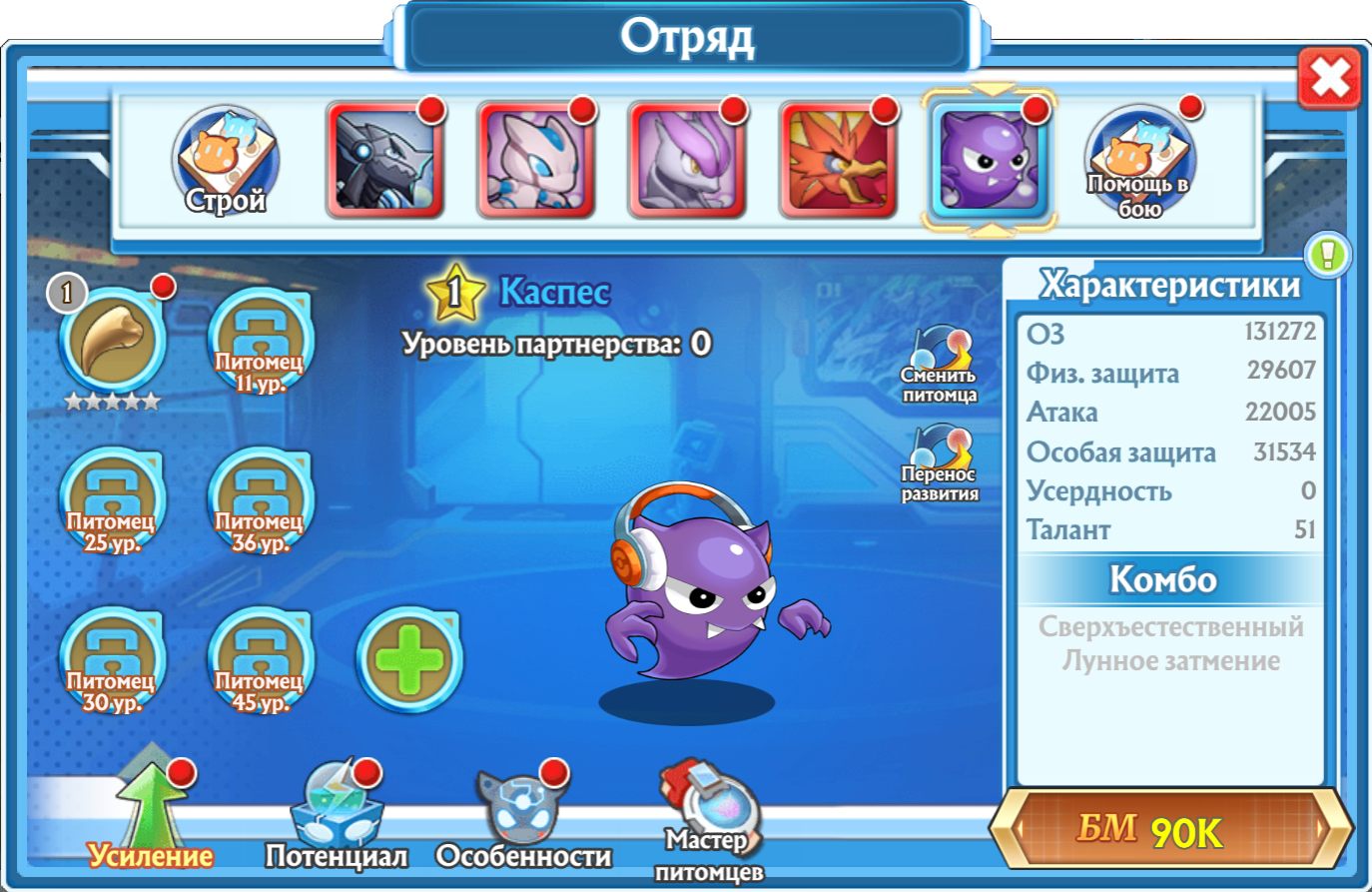Select the black armored dragon pet portrait

(384, 160)
